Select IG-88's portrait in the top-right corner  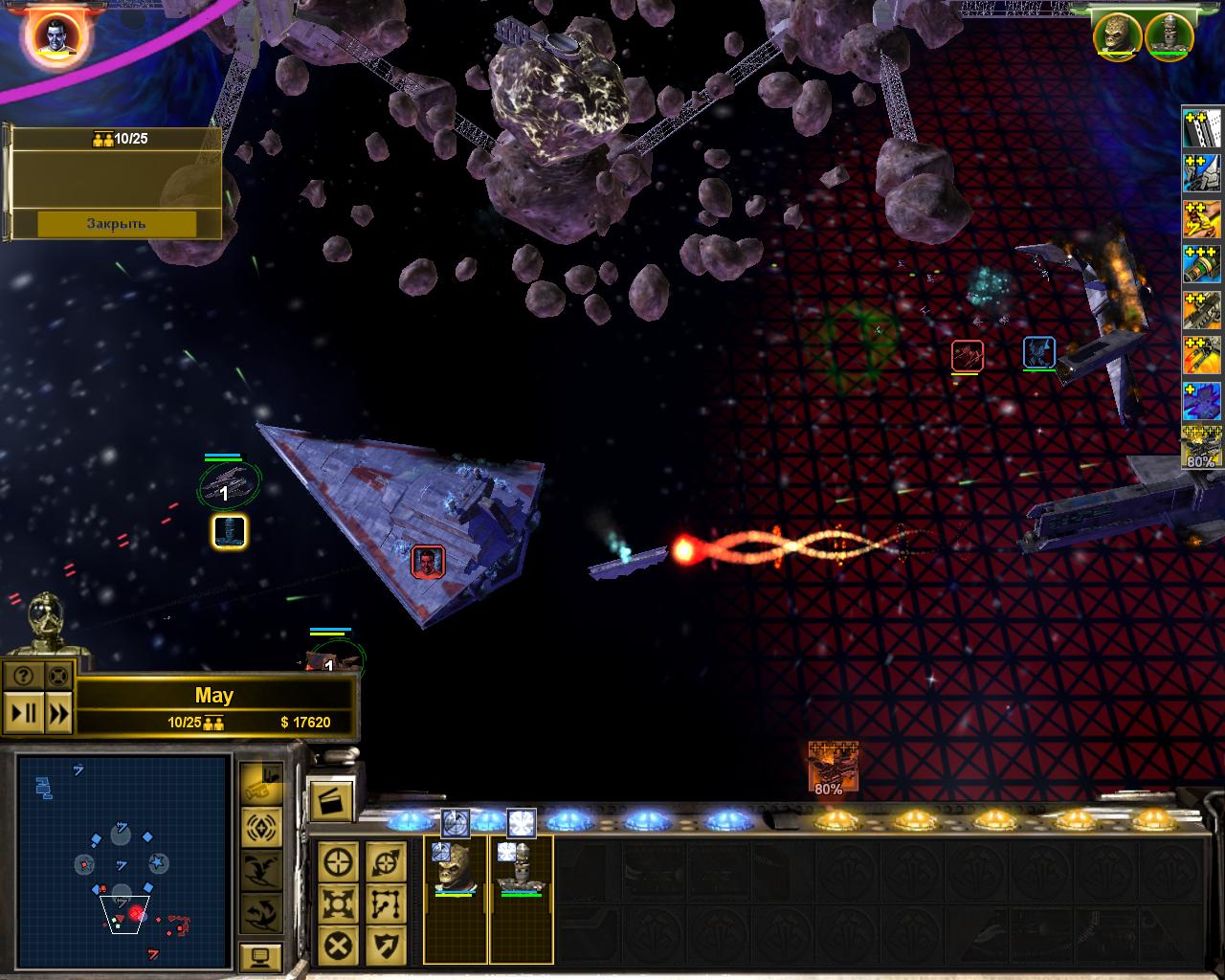pyautogui.click(x=1168, y=35)
